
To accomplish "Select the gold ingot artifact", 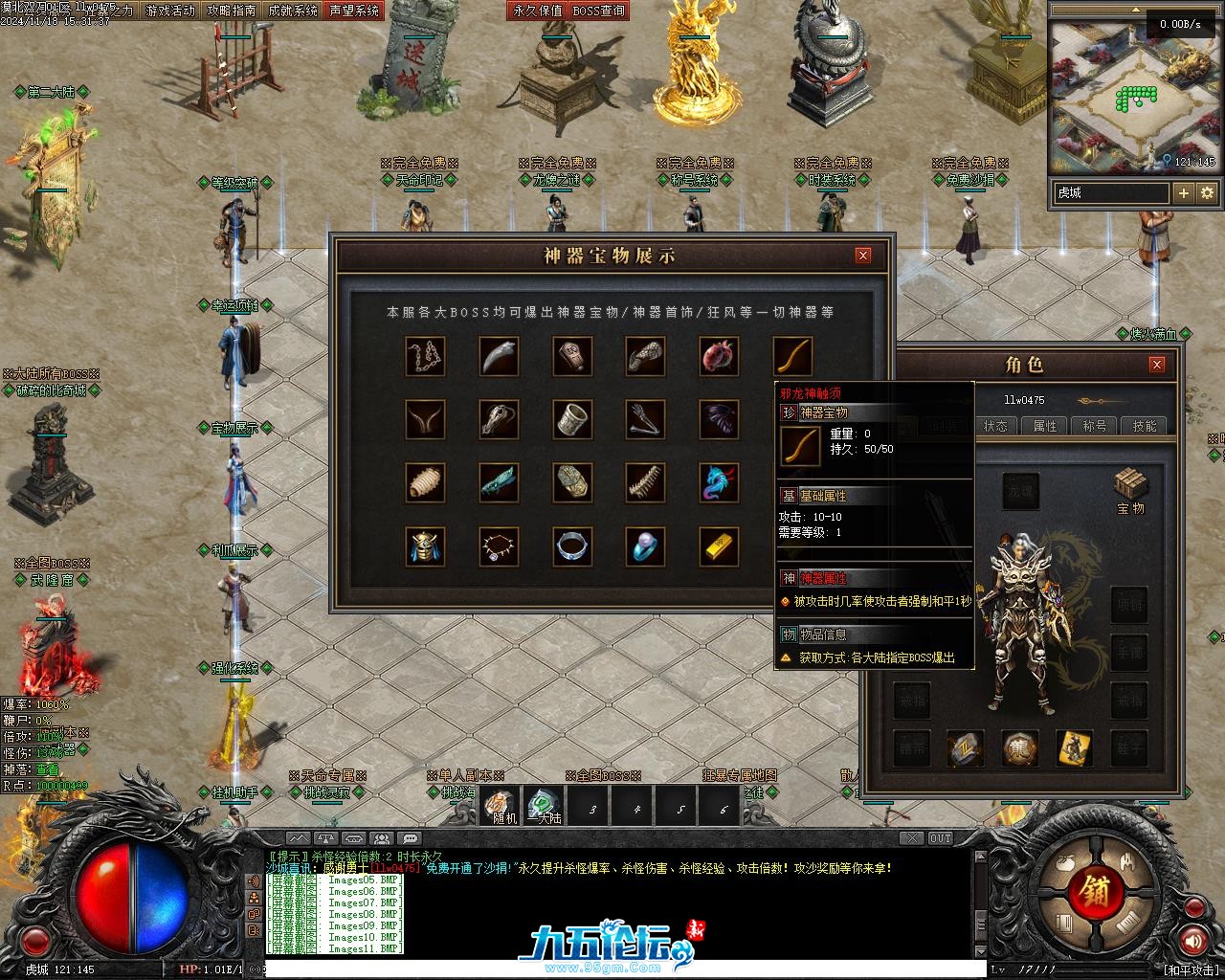I will [719, 546].
